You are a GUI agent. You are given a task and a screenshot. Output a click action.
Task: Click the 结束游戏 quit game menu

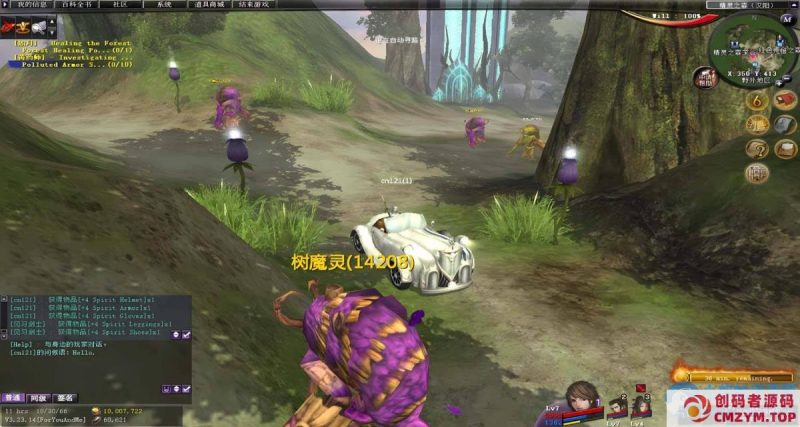254,5
